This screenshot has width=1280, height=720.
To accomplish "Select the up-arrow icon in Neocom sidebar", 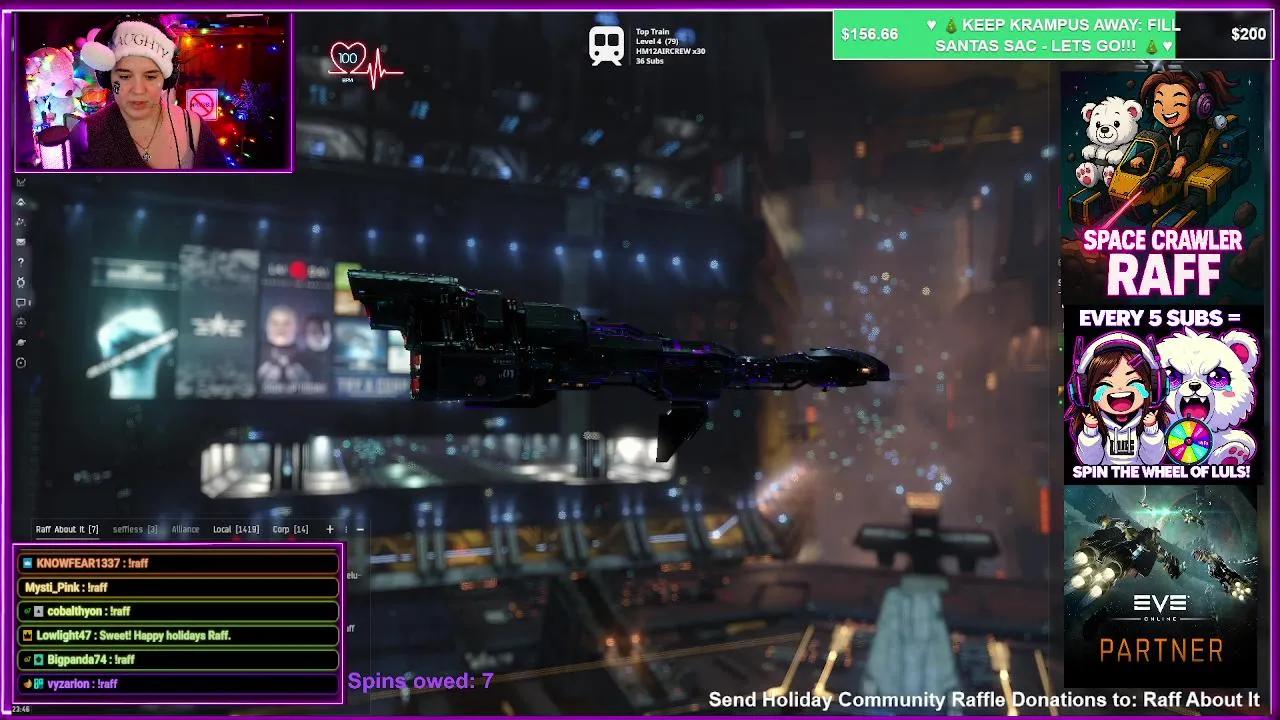I will [x=19, y=201].
